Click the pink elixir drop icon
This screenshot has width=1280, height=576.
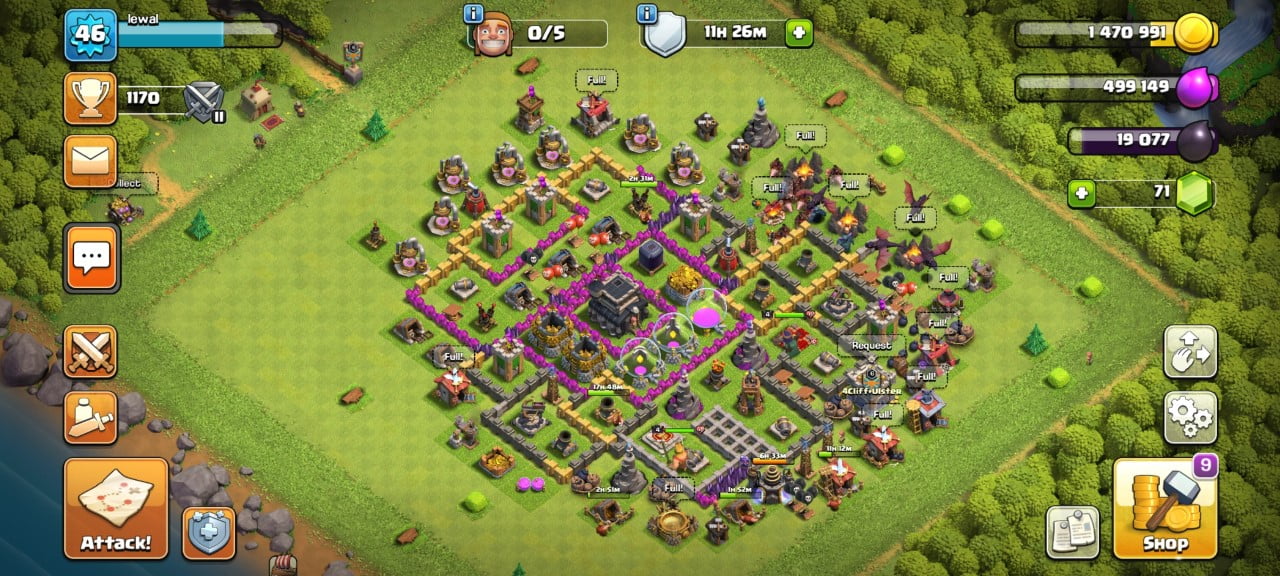coord(1193,89)
